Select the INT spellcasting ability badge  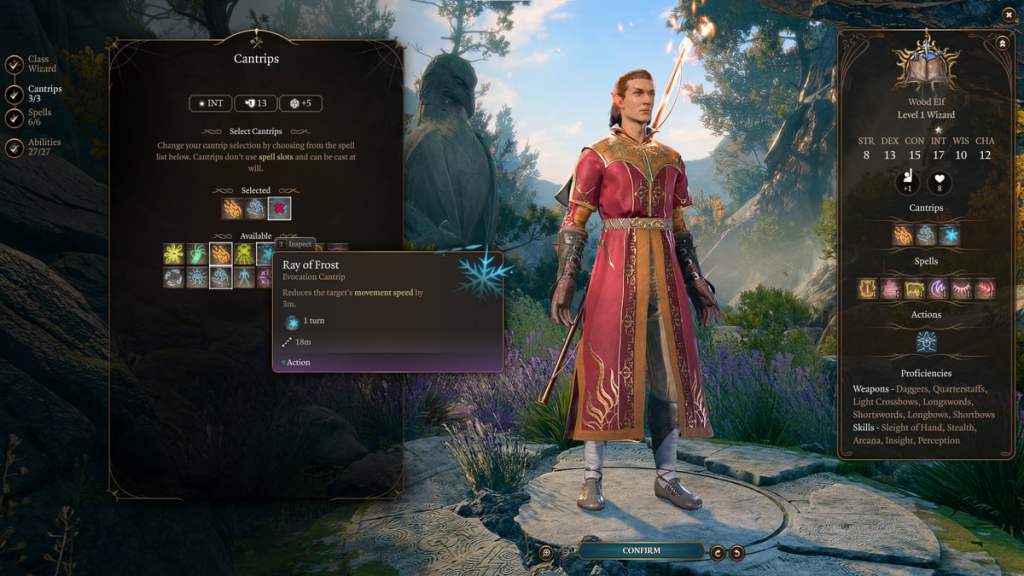209,103
